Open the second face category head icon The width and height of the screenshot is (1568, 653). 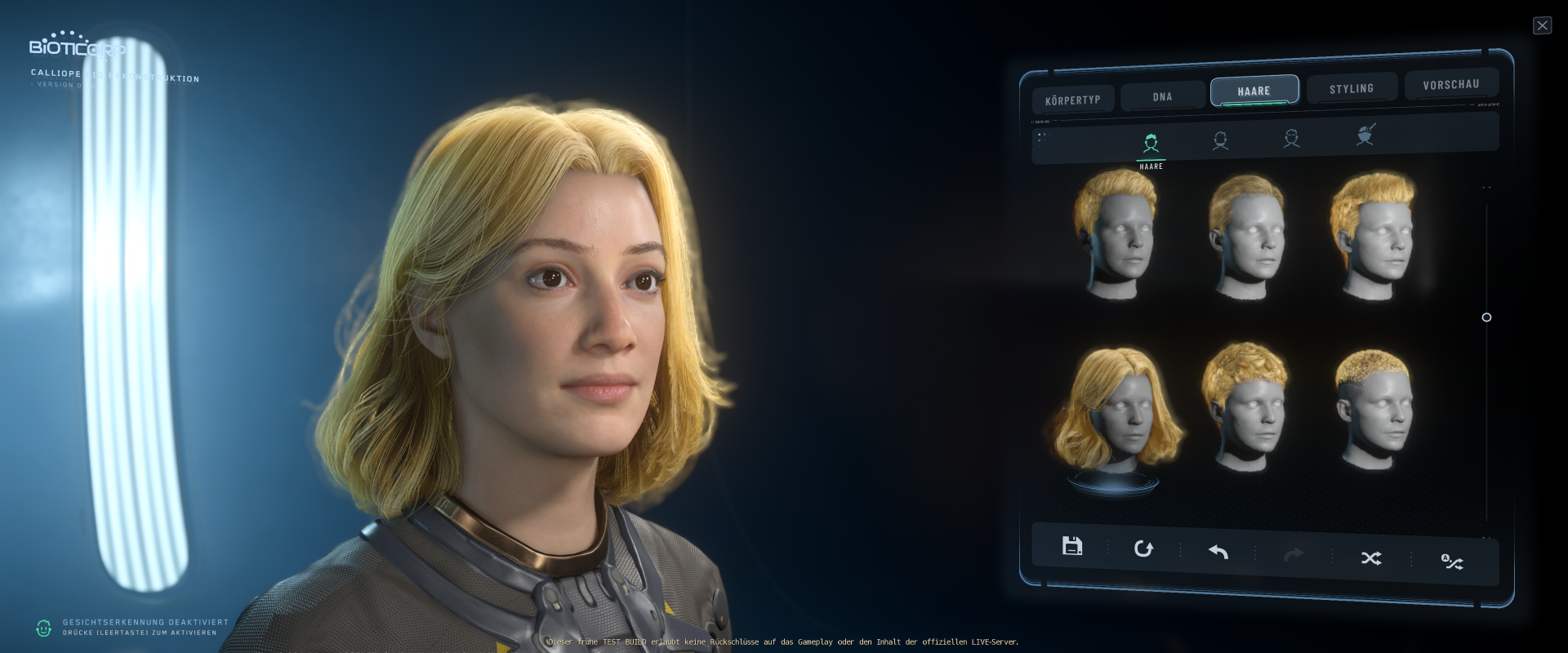point(1221,140)
